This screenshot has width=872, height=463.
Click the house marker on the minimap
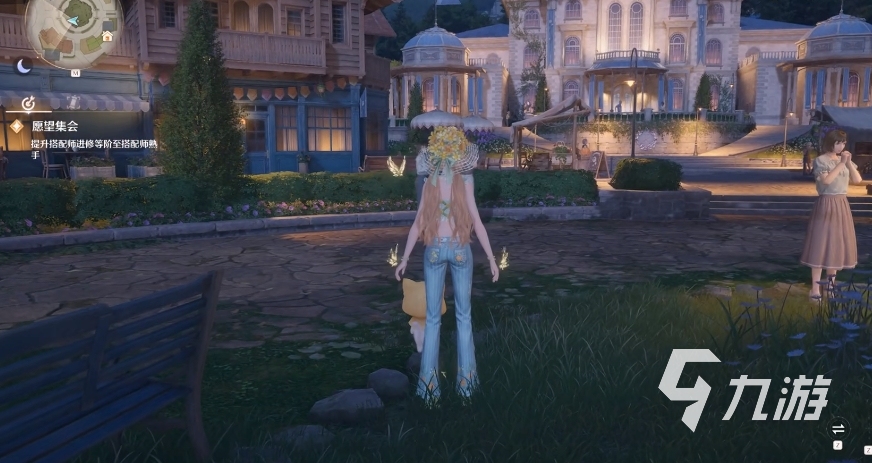point(107,36)
